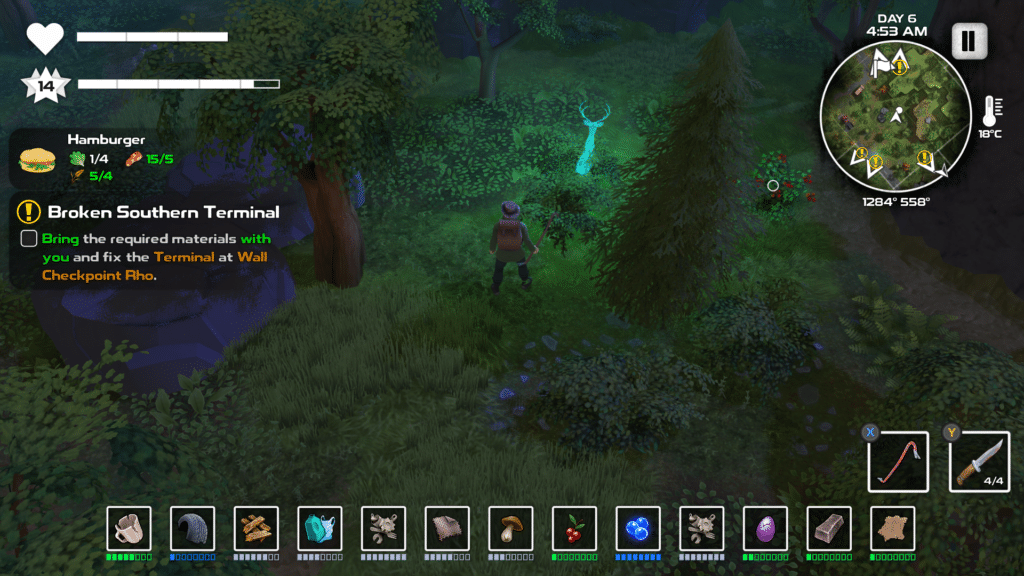Pick the teal crystal item slot
Screen dimensions: 1024x576
(320, 528)
